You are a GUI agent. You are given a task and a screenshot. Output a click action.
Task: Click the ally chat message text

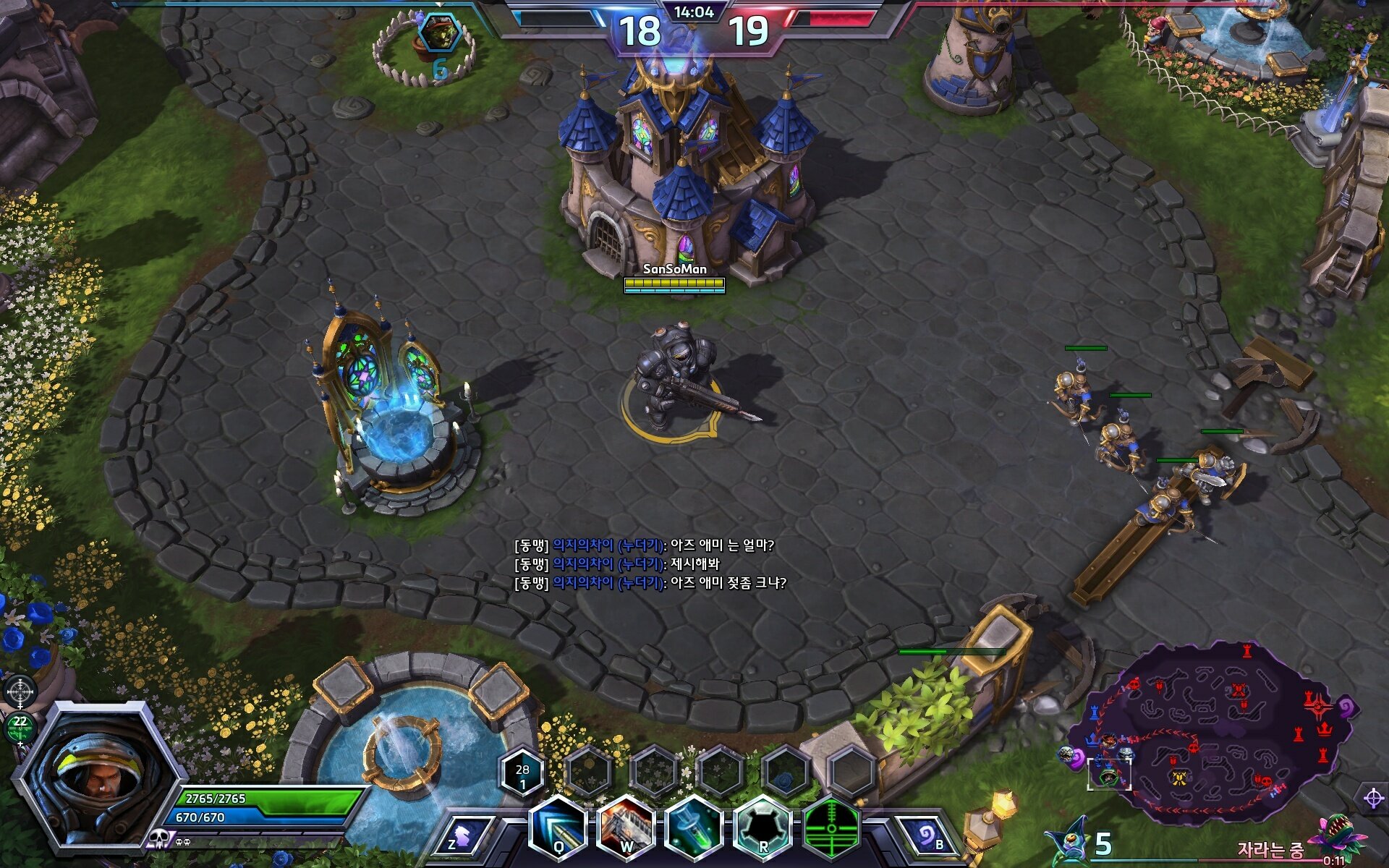pos(650,564)
